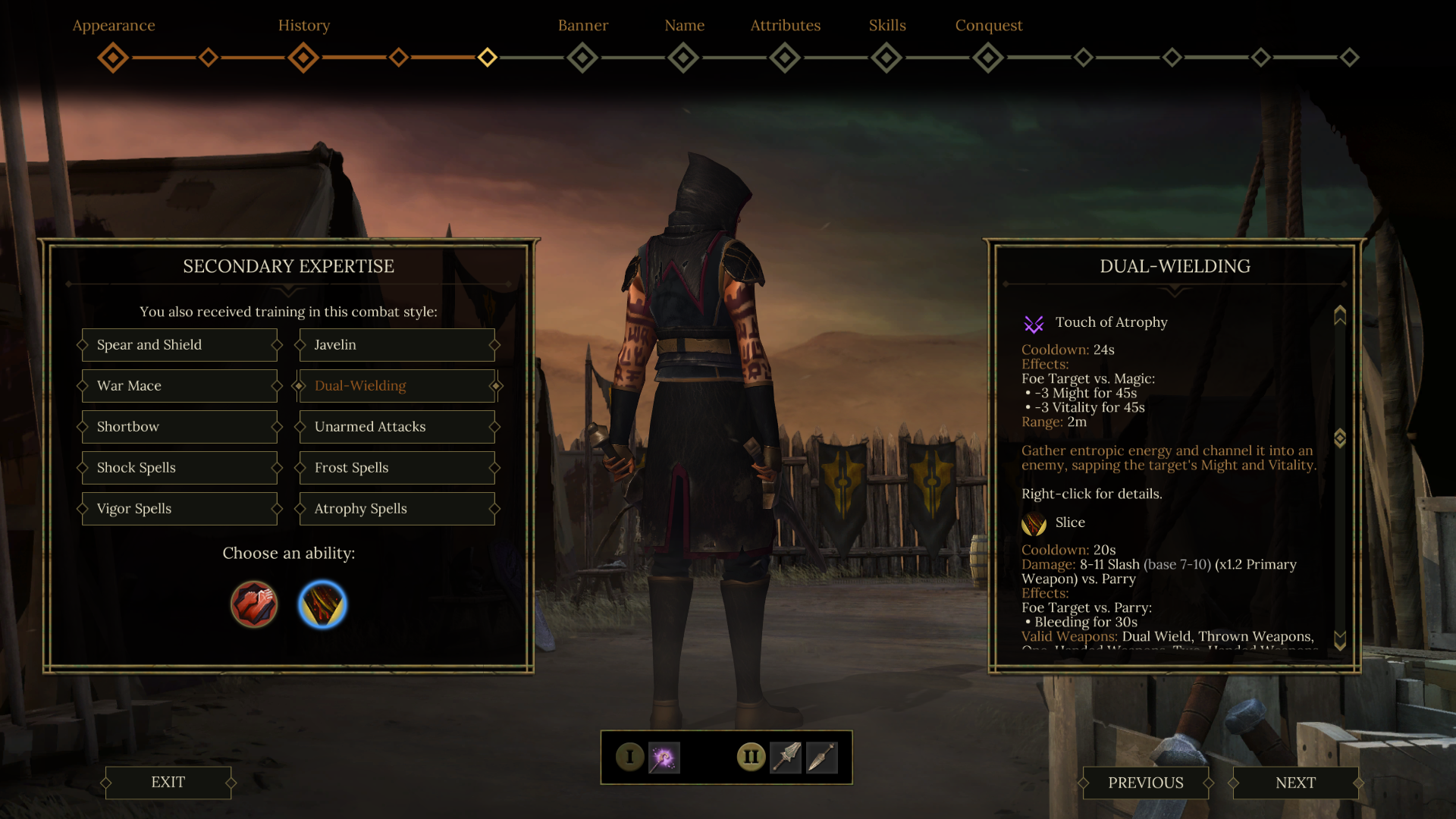The image size is (1456, 819).
Task: Select Unarmed Attacks combat style
Action: [397, 427]
